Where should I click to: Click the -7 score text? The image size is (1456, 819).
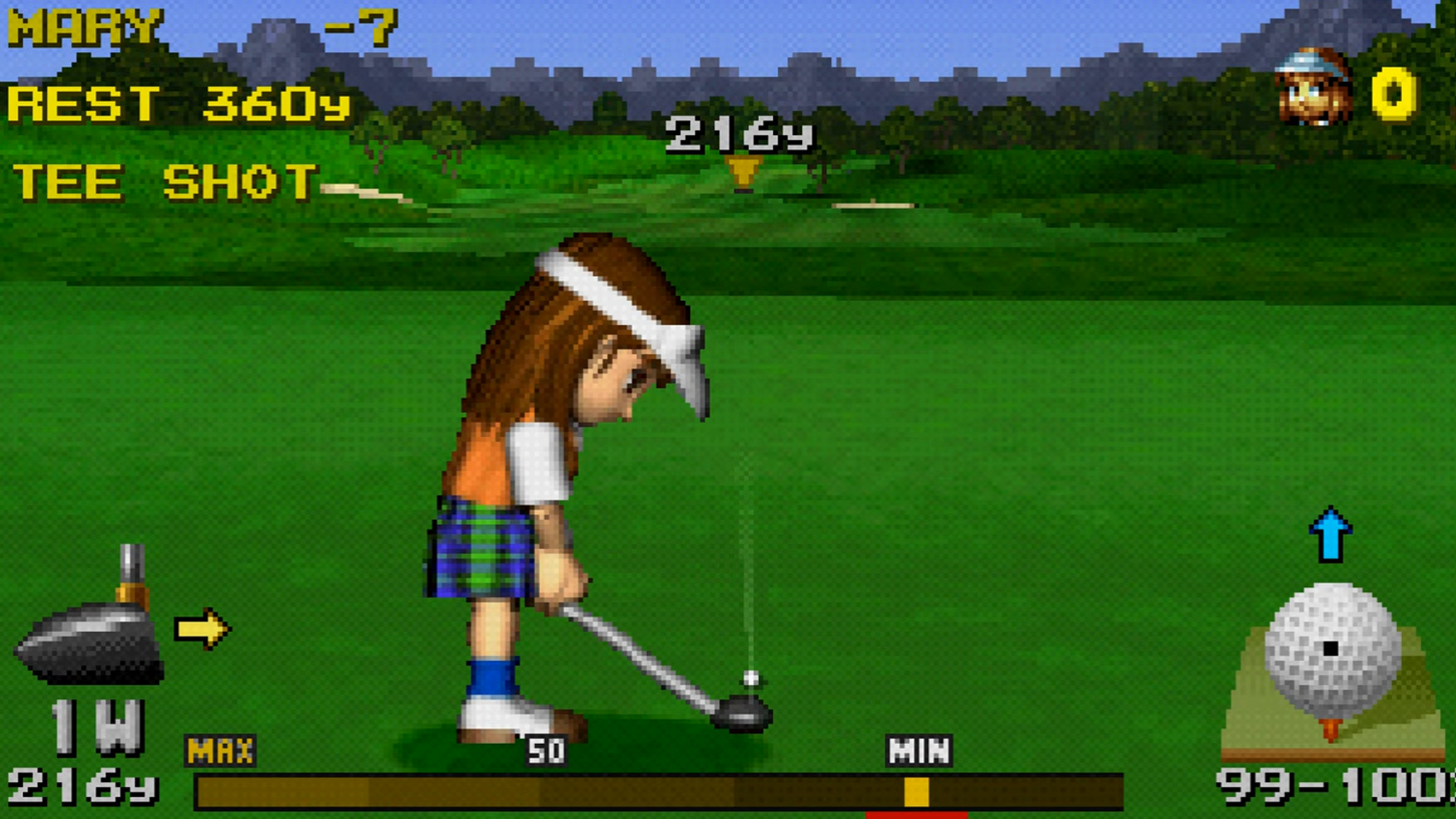click(362, 25)
